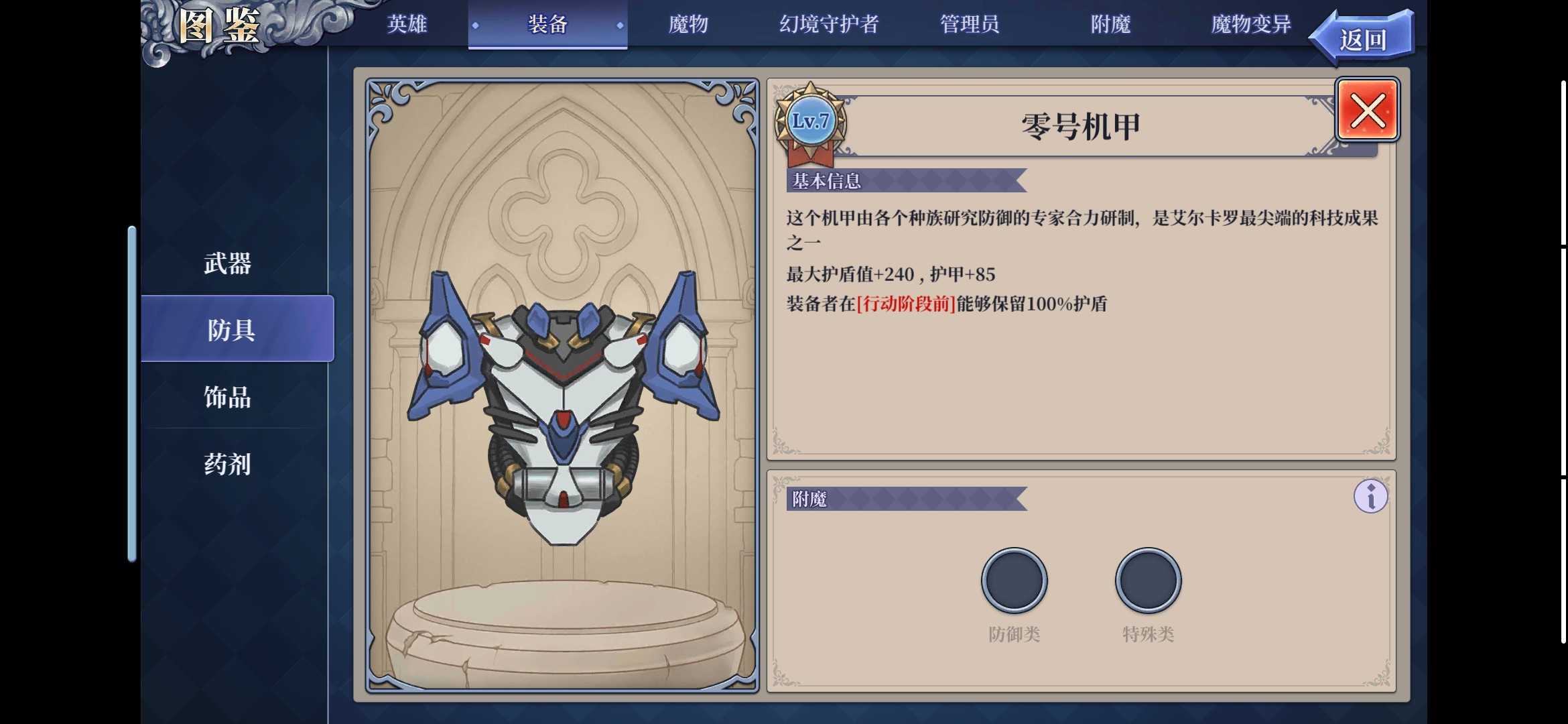The image size is (1568, 724).
Task: Select the 特殊类 enchant slot
Action: (1147, 581)
